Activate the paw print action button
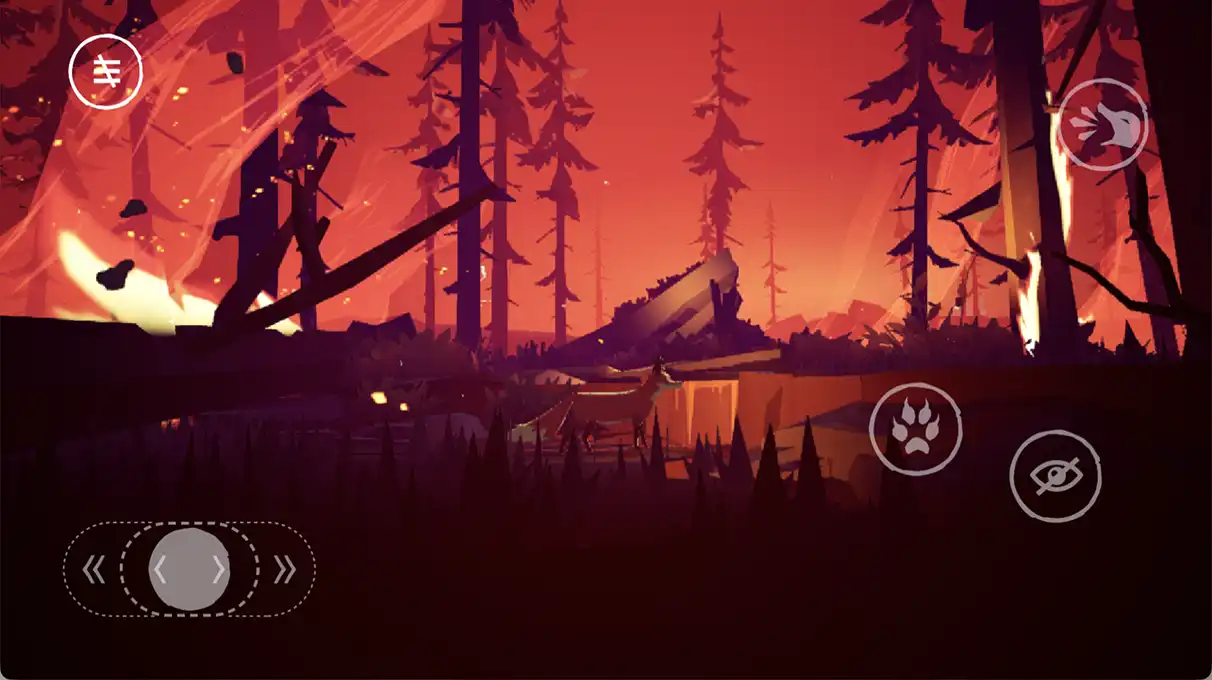The width and height of the screenshot is (1212, 680). coord(915,428)
